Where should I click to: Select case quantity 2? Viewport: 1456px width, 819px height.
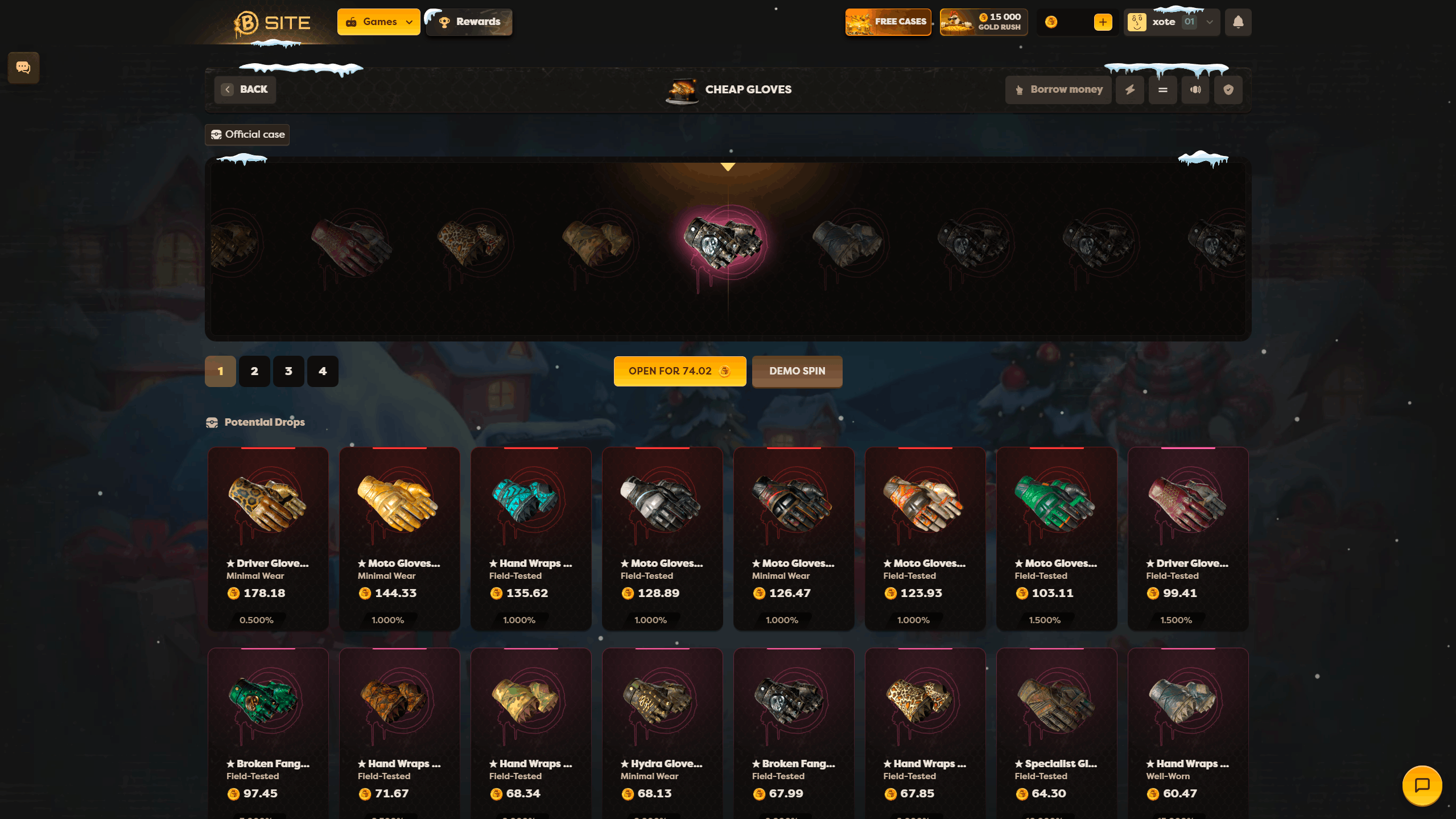pyautogui.click(x=254, y=371)
